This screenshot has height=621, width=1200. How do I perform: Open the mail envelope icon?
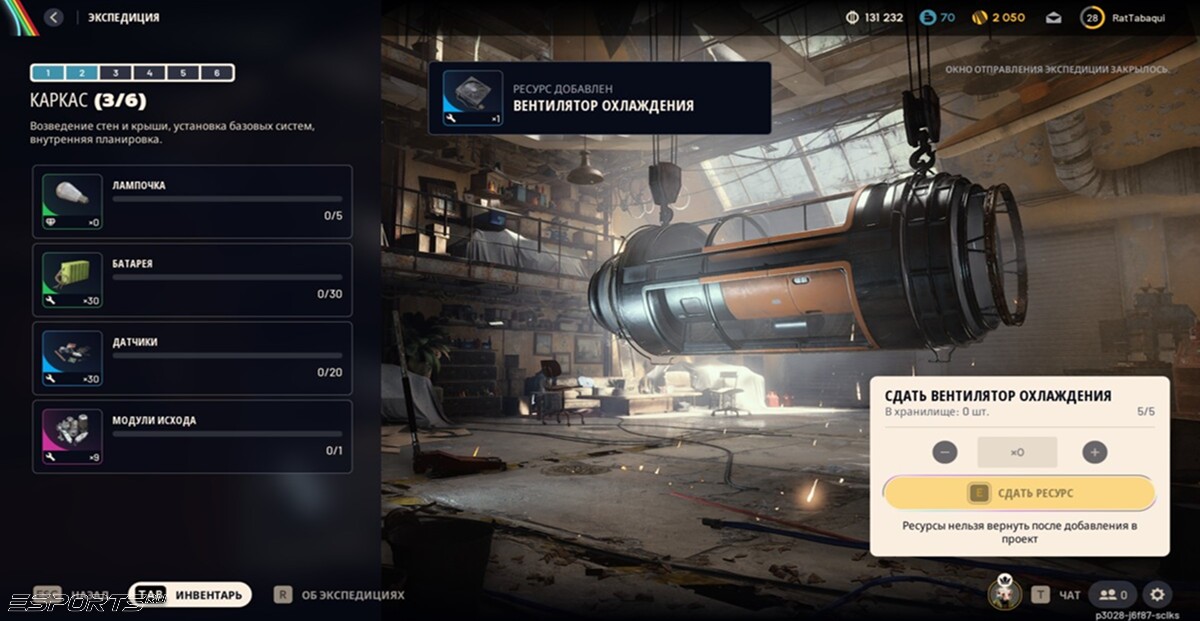click(1053, 17)
